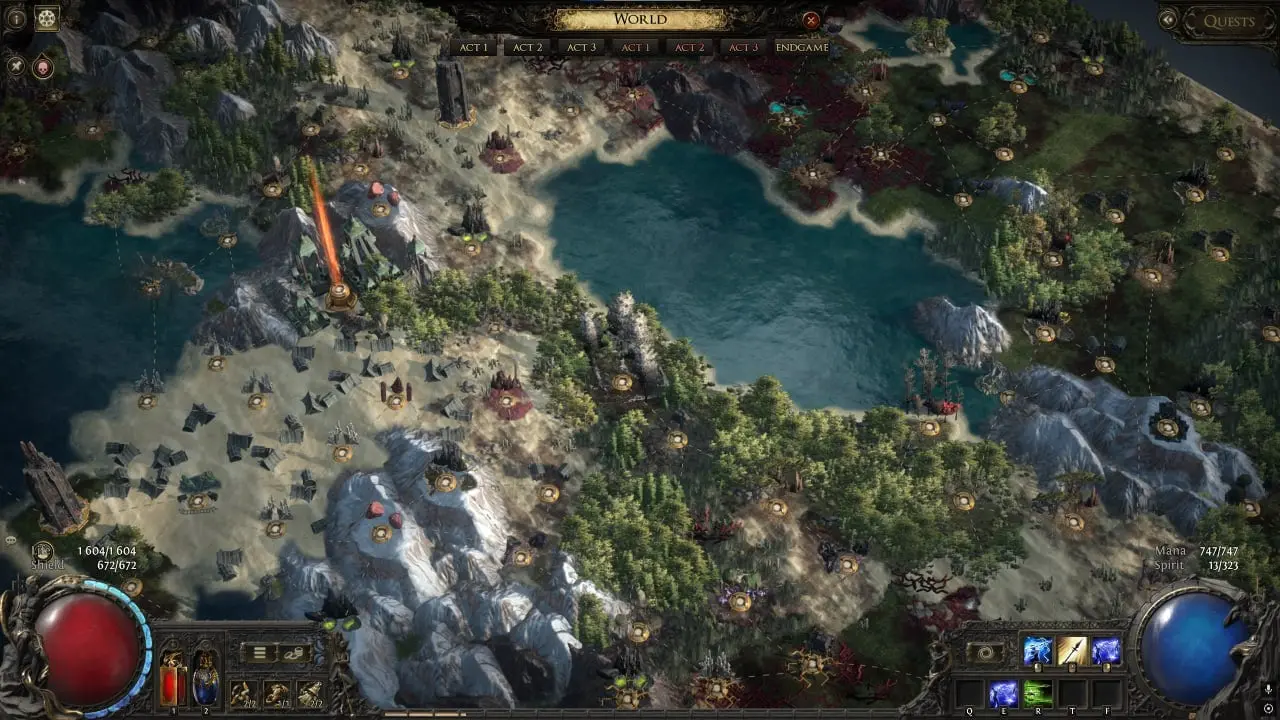Click the currency pouch icon beside the menu icon
The width and height of the screenshot is (1280, 720).
tap(294, 654)
